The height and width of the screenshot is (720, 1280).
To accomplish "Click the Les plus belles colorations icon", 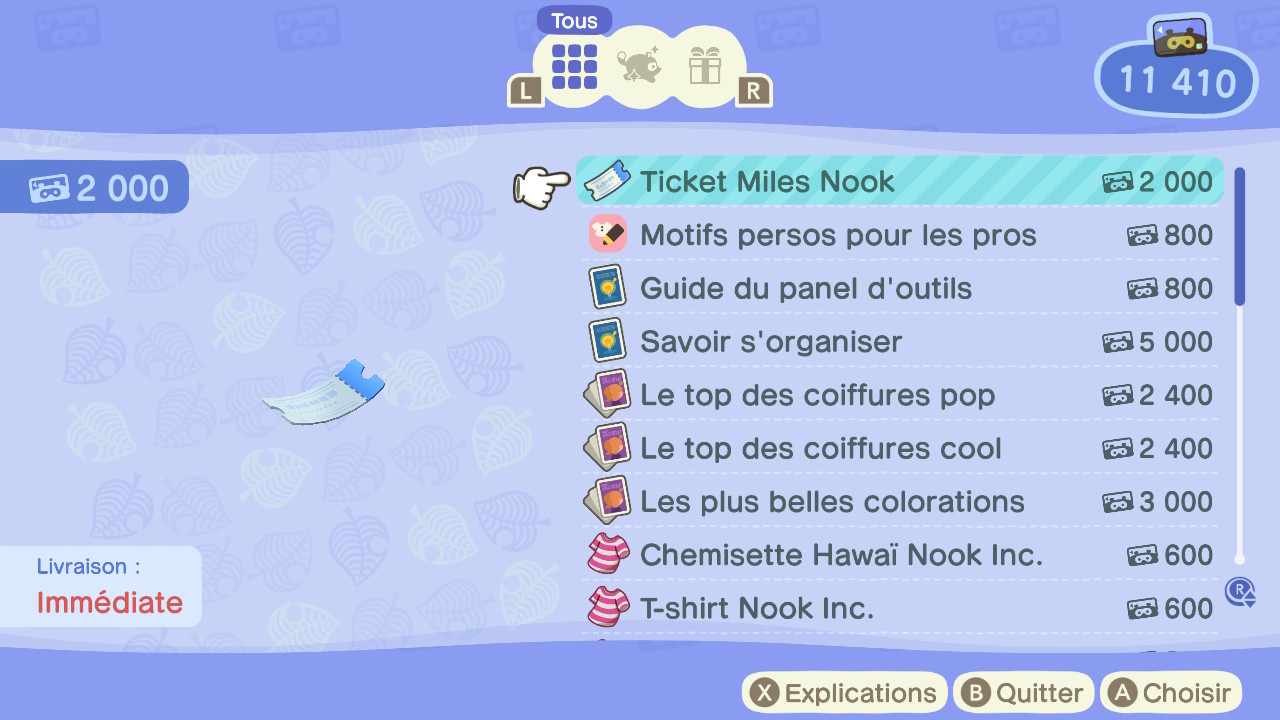I will tap(607, 501).
